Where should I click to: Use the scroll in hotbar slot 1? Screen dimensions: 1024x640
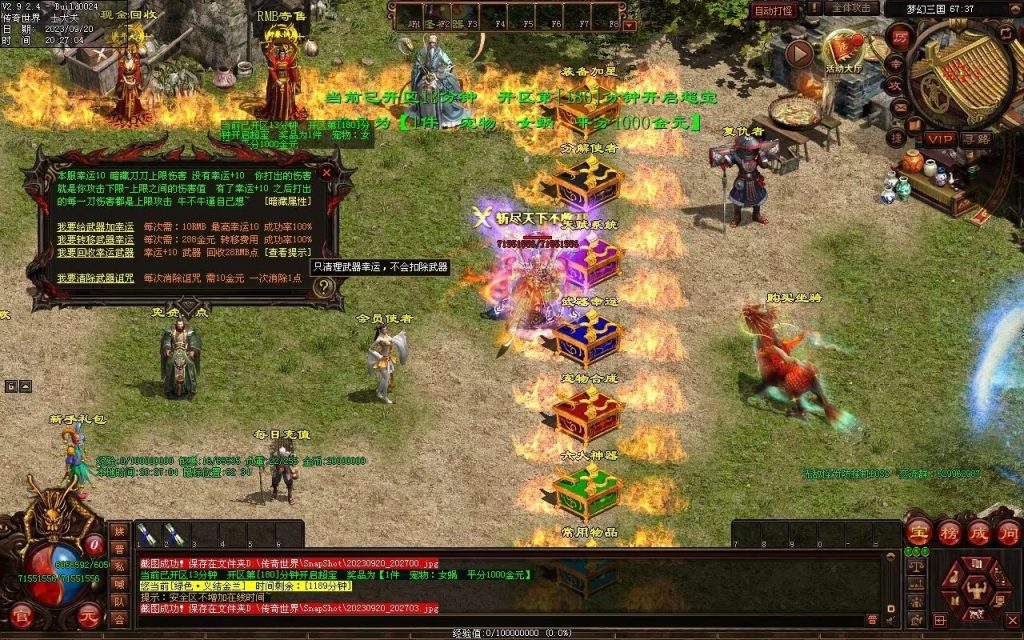tap(146, 535)
